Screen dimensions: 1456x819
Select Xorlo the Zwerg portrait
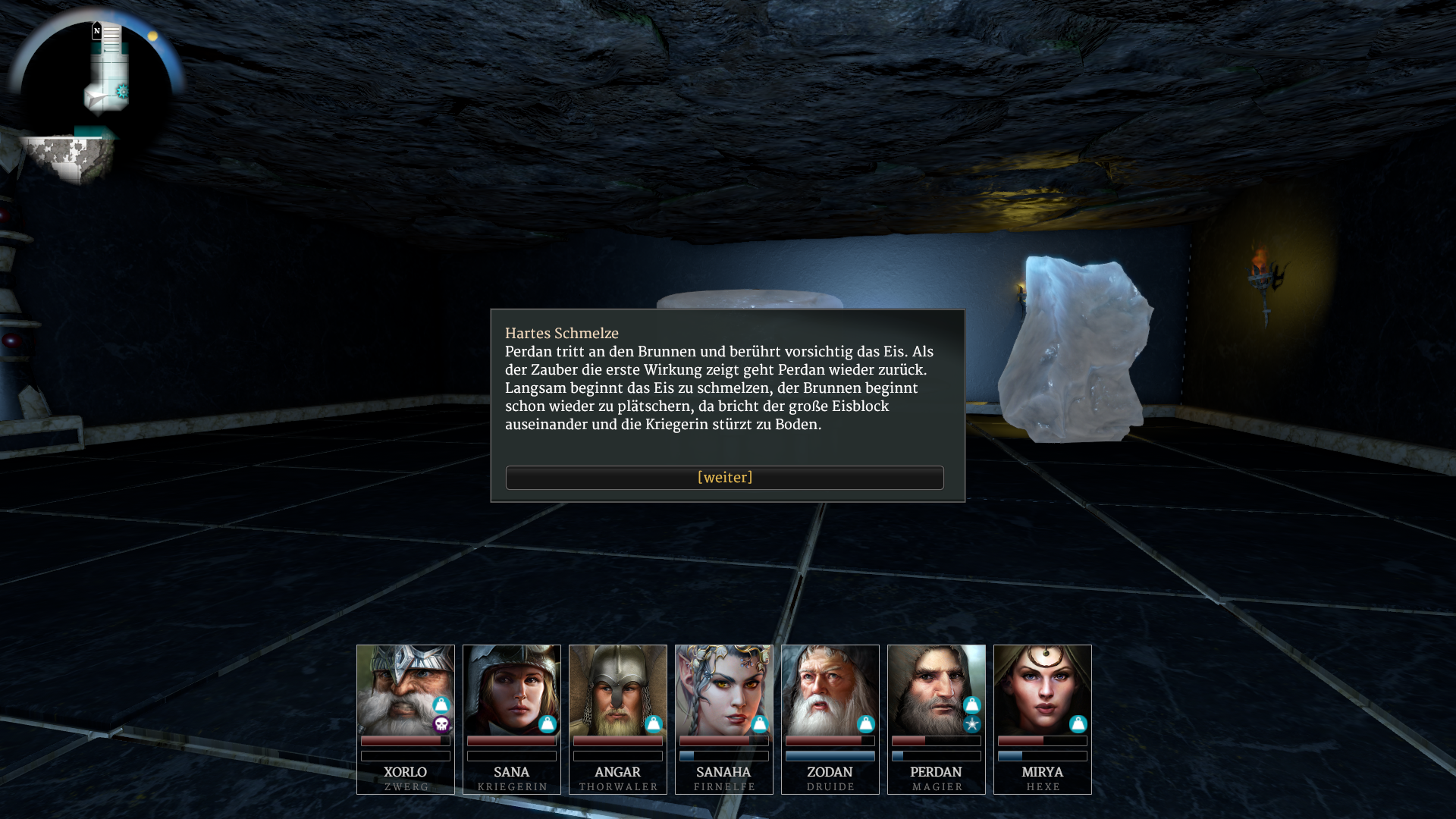pyautogui.click(x=405, y=689)
